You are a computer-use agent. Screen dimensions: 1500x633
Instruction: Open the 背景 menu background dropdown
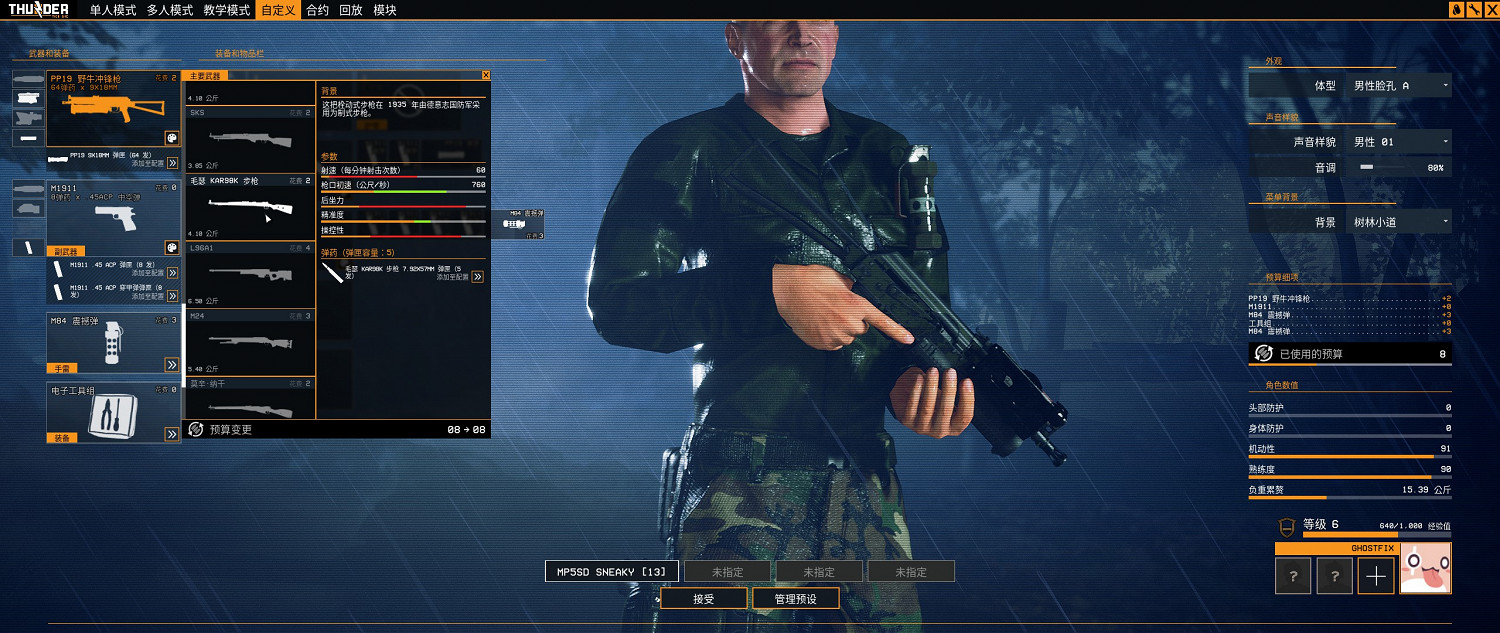[1399, 222]
